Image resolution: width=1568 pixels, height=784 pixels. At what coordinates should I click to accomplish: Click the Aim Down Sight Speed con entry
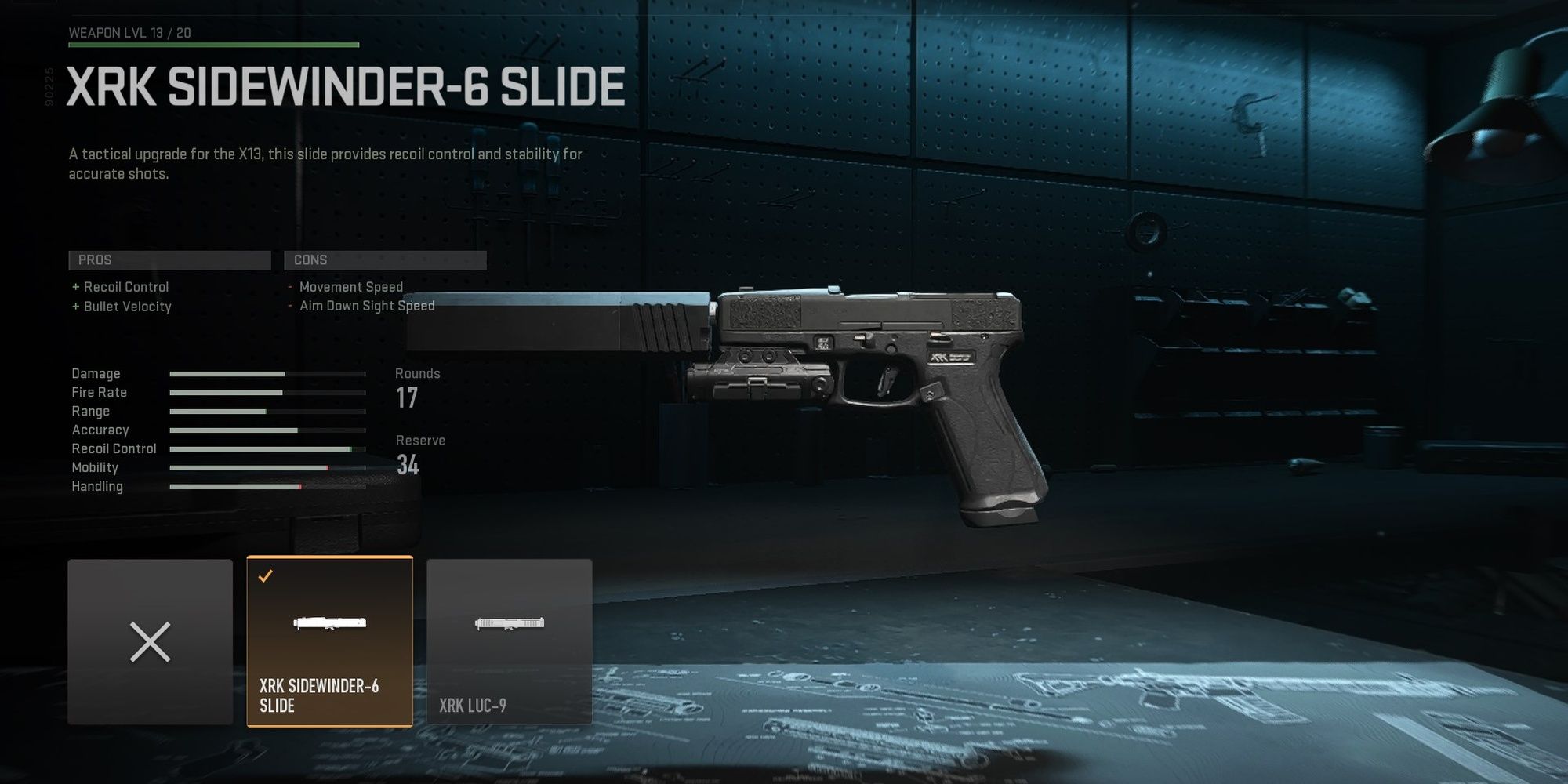368,305
